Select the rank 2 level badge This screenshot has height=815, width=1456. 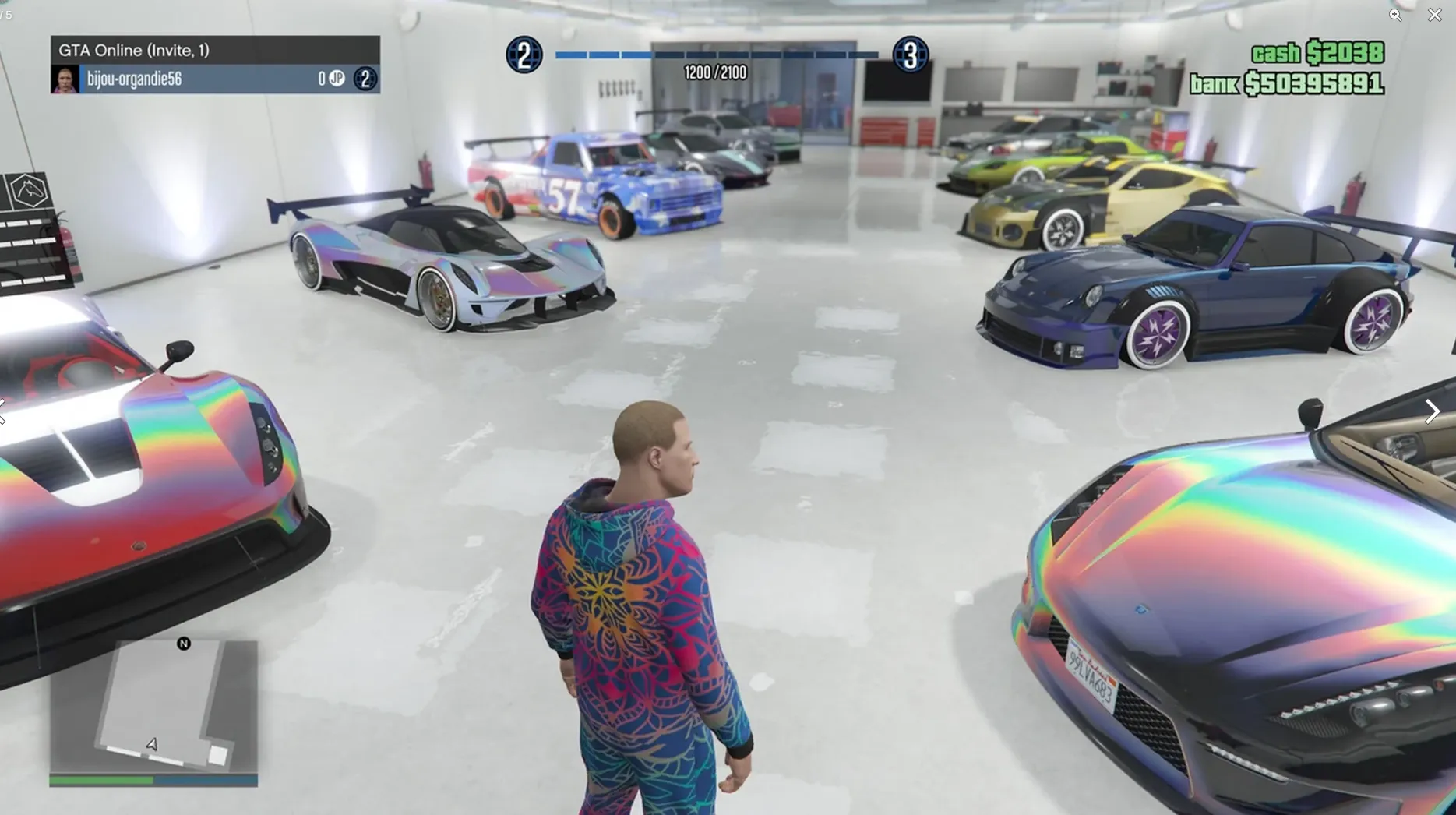pyautogui.click(x=524, y=53)
